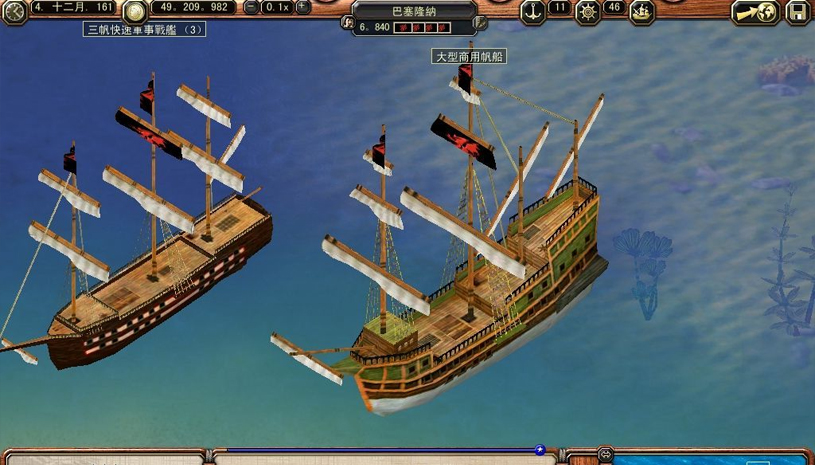Viewport: 815px width, 465px height.
Task: Open the world map arrow-and-globe button
Action: 757,12
